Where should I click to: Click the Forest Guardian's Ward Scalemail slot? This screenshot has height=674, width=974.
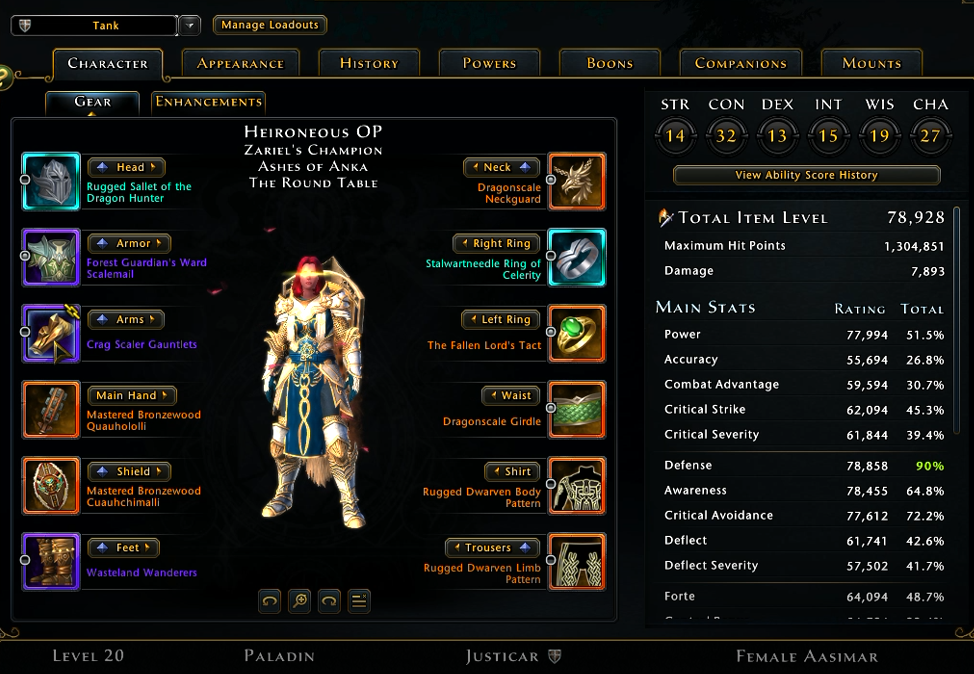click(x=51, y=257)
